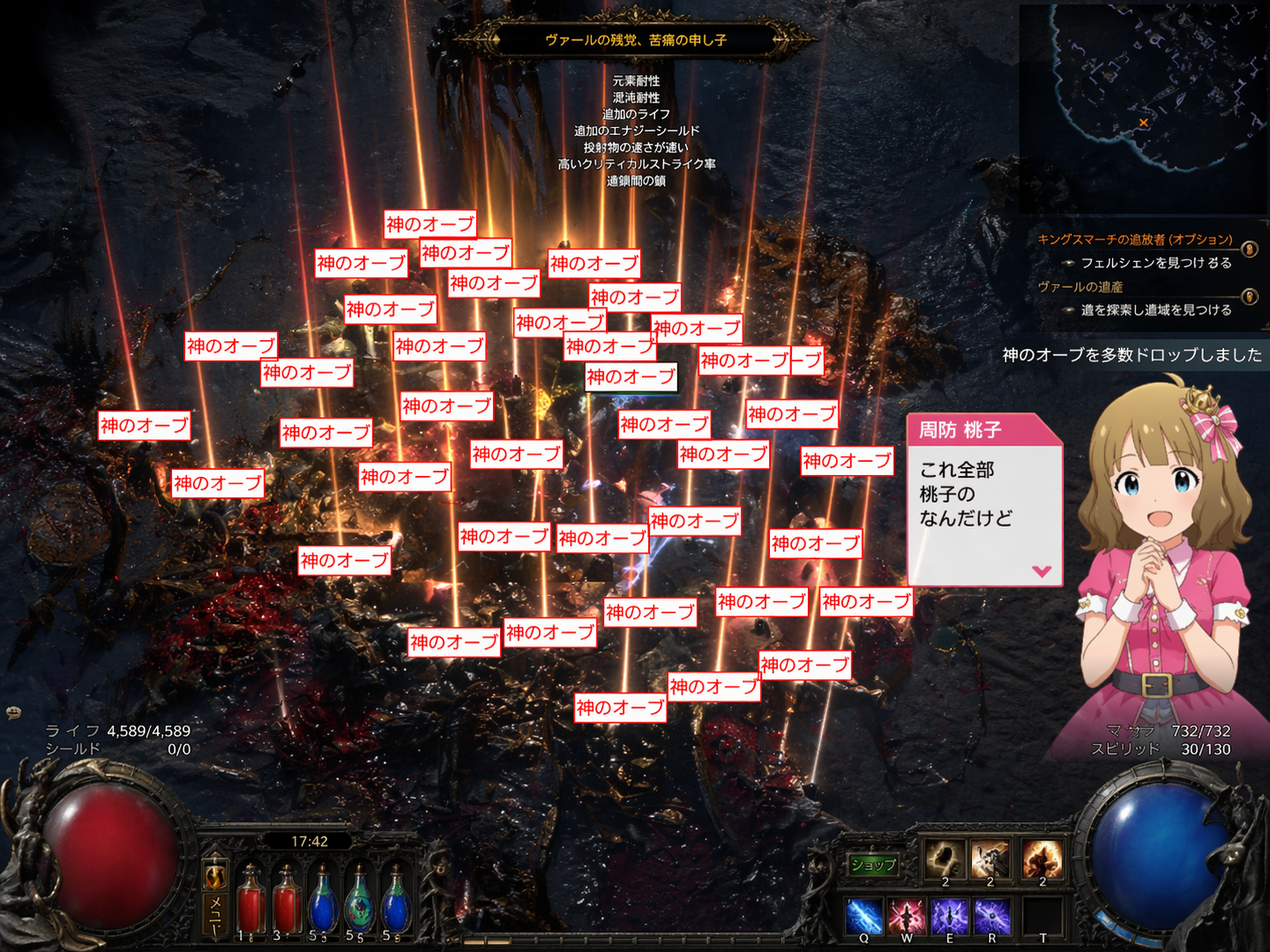Activate the purple figure skill on E
The width and height of the screenshot is (1270, 952).
click(x=950, y=917)
